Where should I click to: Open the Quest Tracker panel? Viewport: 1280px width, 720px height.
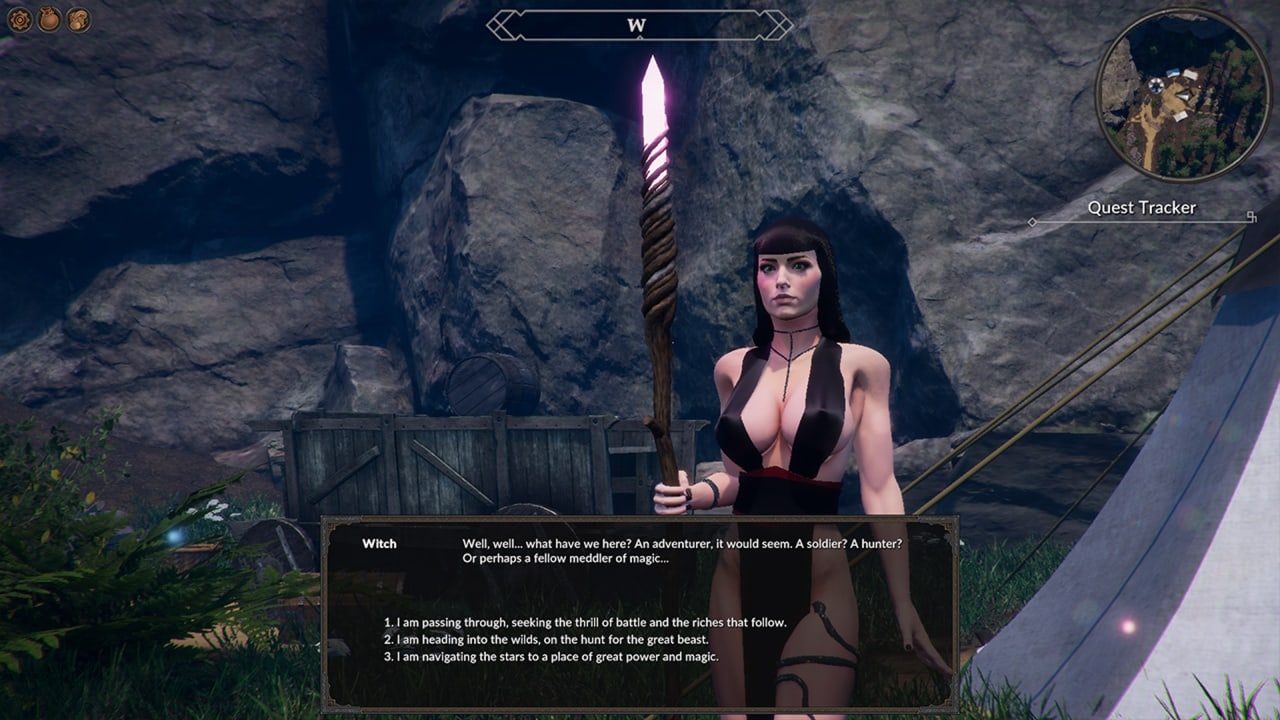click(x=1141, y=208)
